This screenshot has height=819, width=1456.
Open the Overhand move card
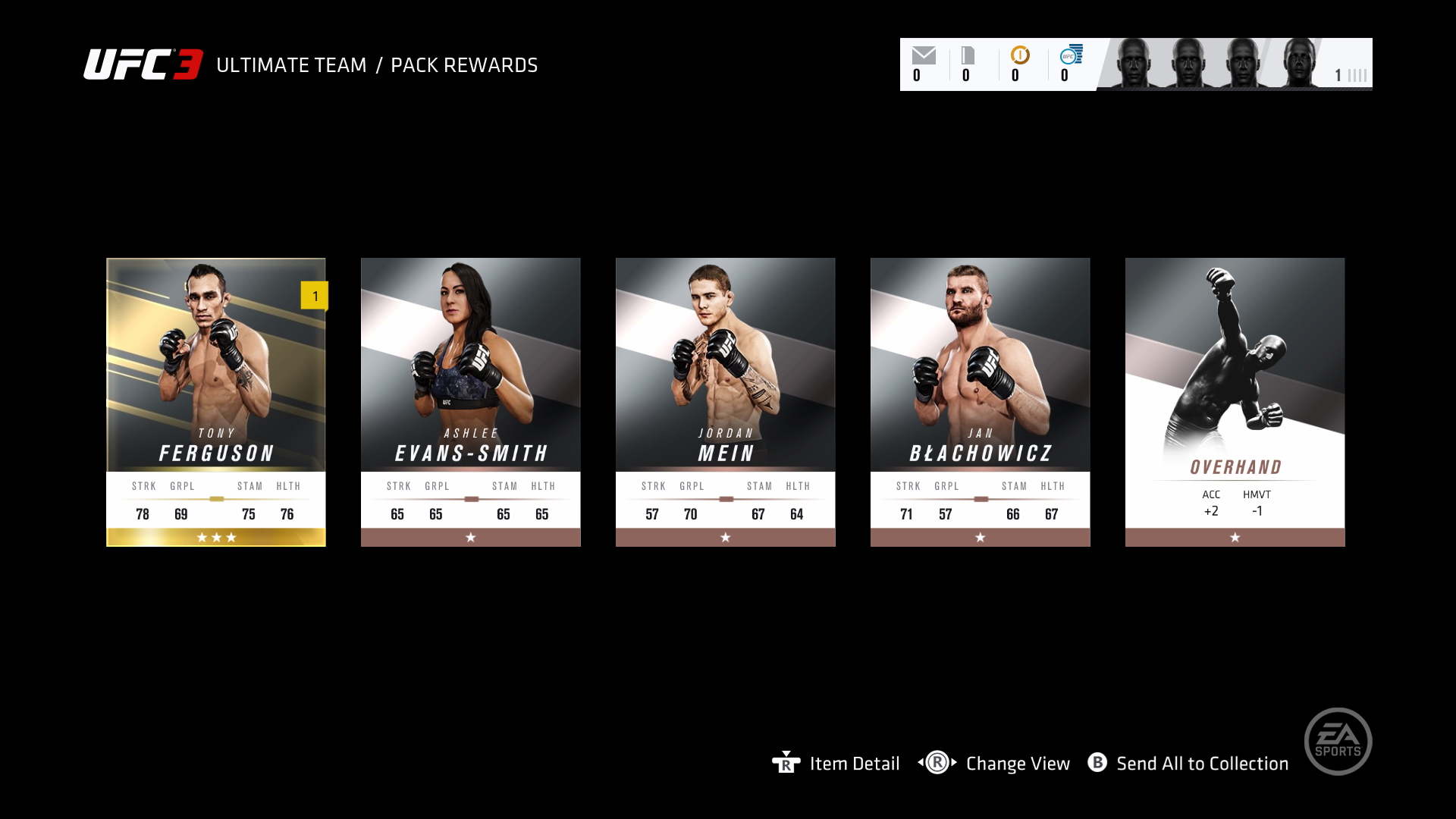pos(1235,402)
